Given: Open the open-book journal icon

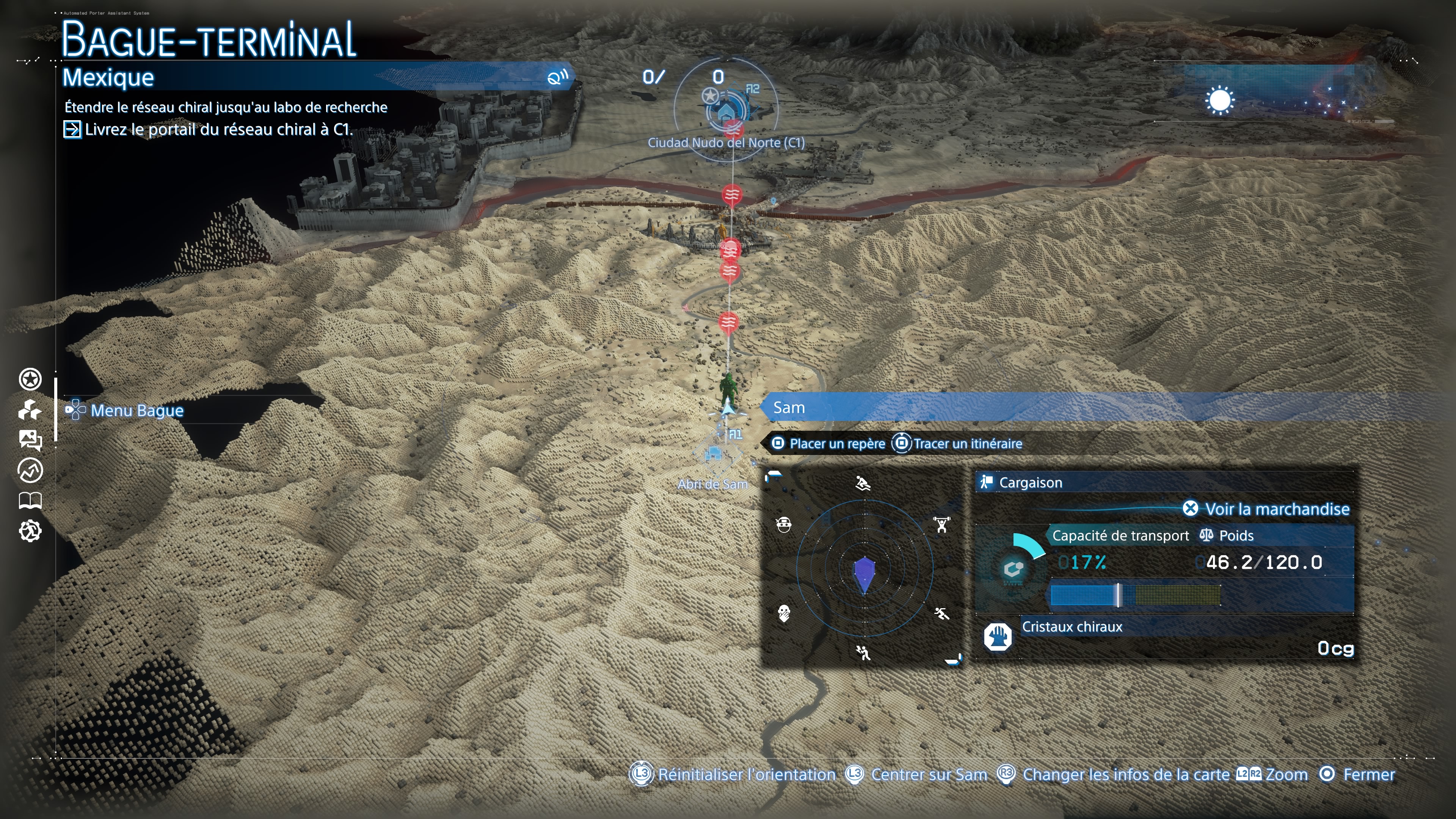Looking at the screenshot, I should pyautogui.click(x=30, y=500).
